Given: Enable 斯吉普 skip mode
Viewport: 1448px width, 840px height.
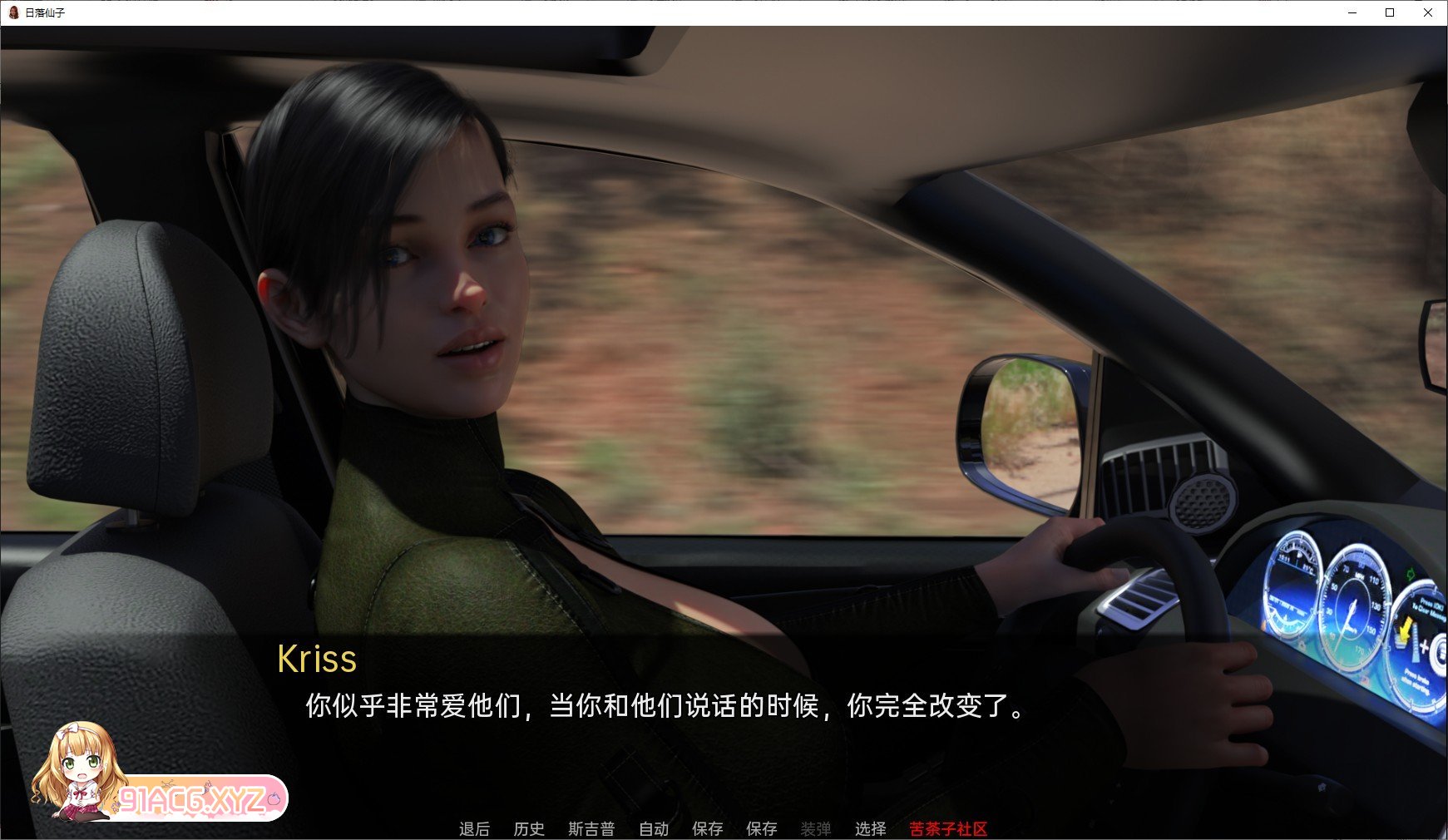Looking at the screenshot, I should (x=591, y=828).
